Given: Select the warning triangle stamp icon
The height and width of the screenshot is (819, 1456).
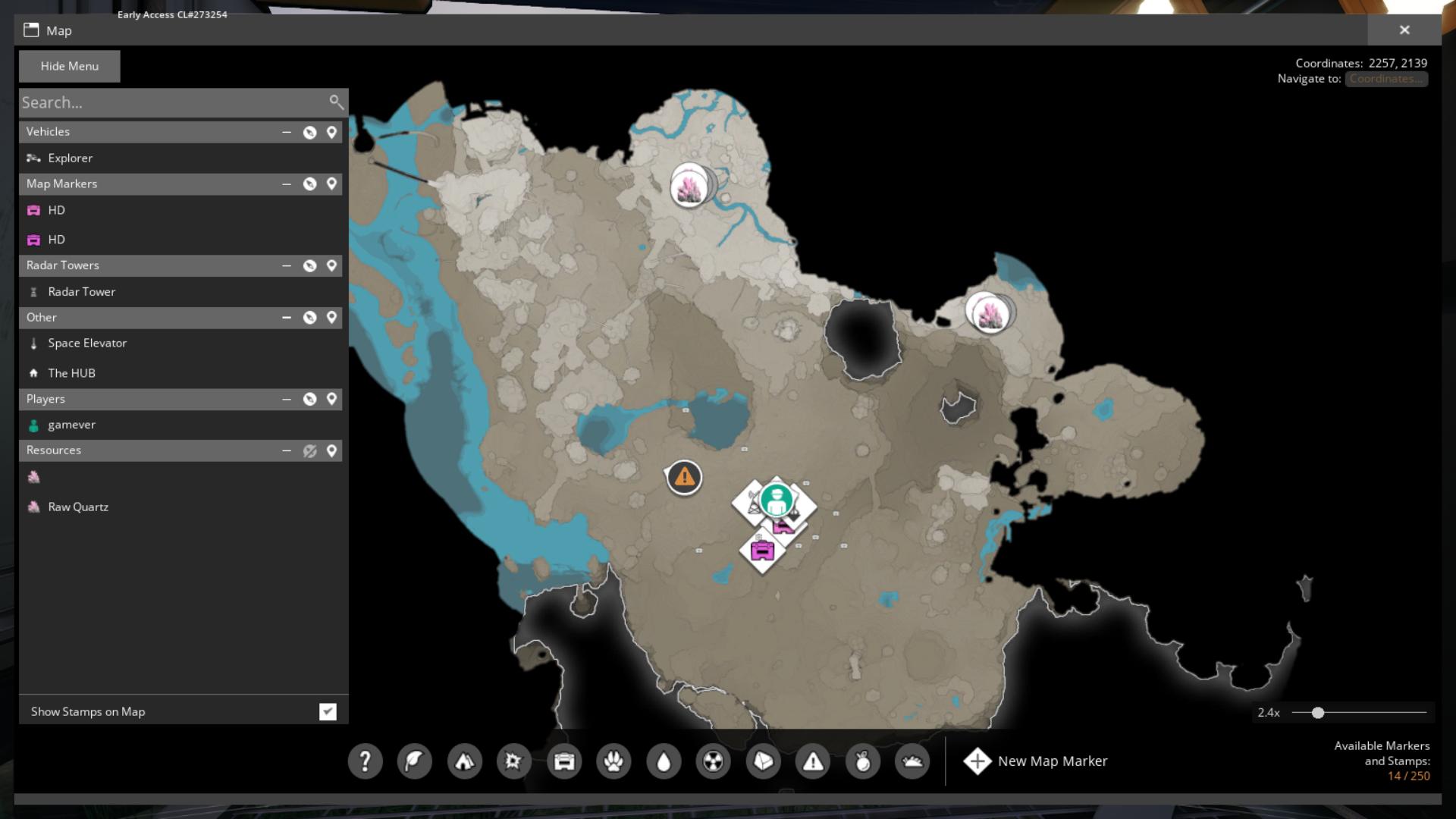Looking at the screenshot, I should click(x=813, y=761).
